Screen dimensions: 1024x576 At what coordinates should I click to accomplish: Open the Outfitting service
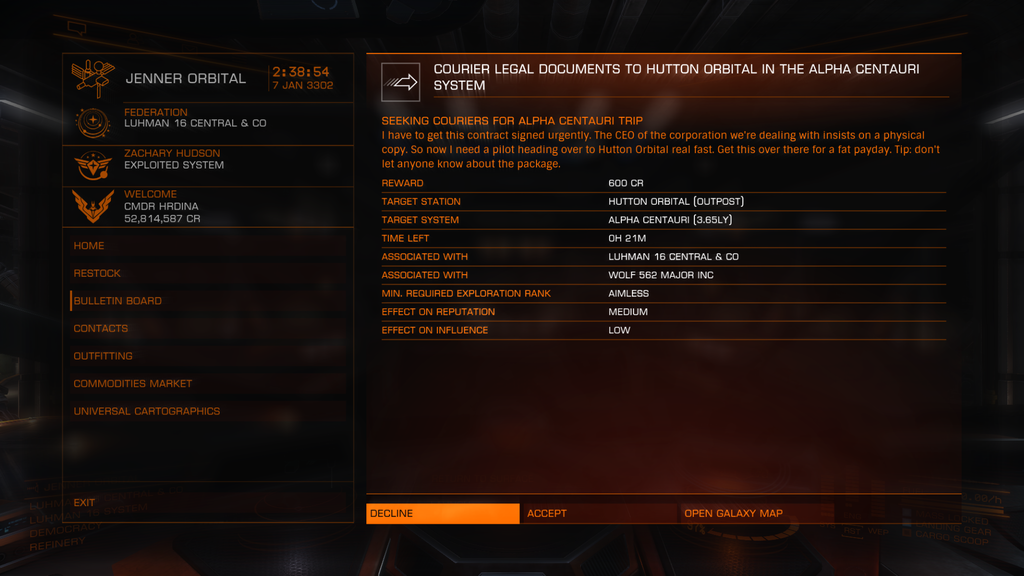coord(103,356)
